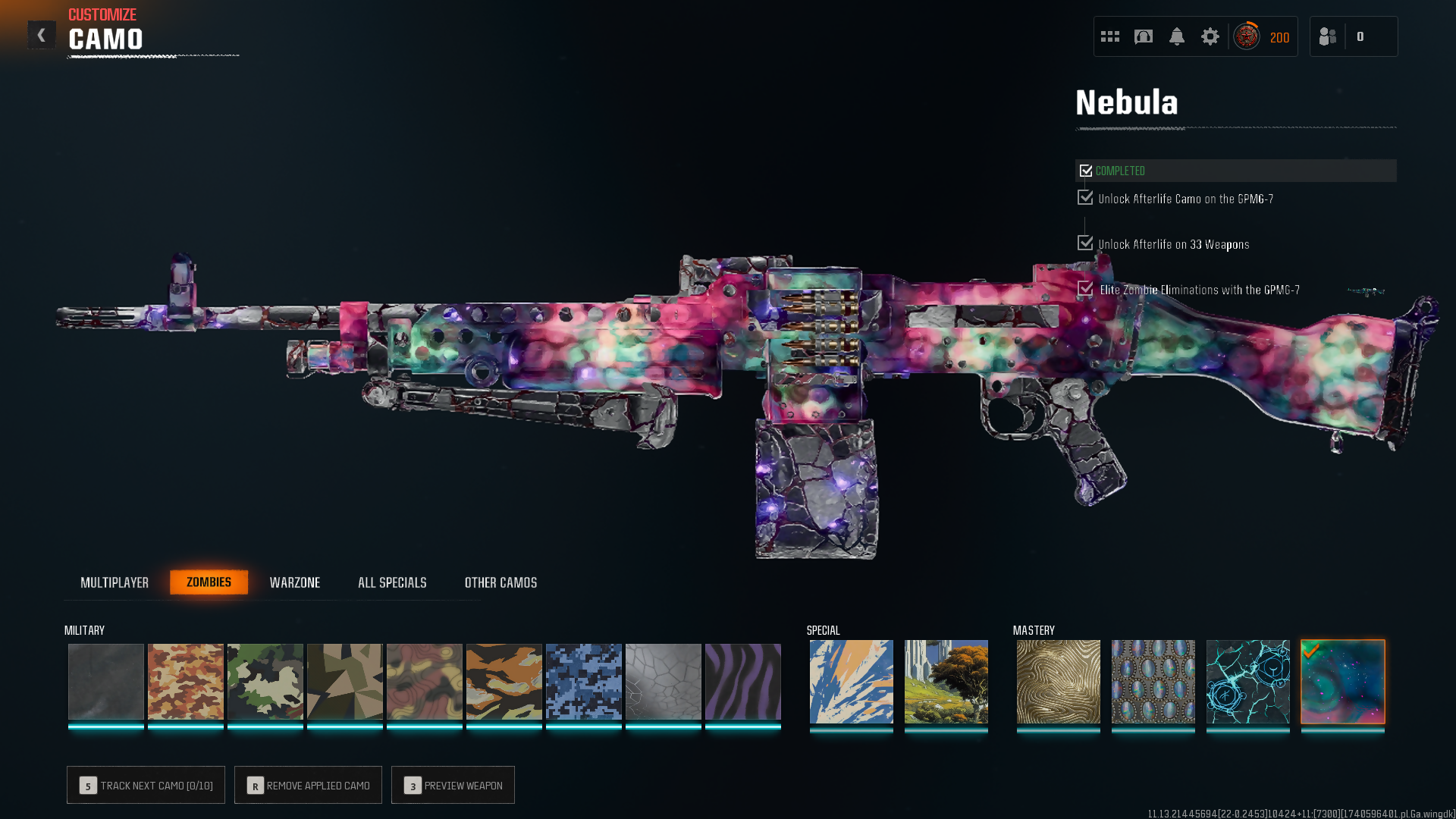
Task: Remove the applied camo
Action: click(308, 785)
